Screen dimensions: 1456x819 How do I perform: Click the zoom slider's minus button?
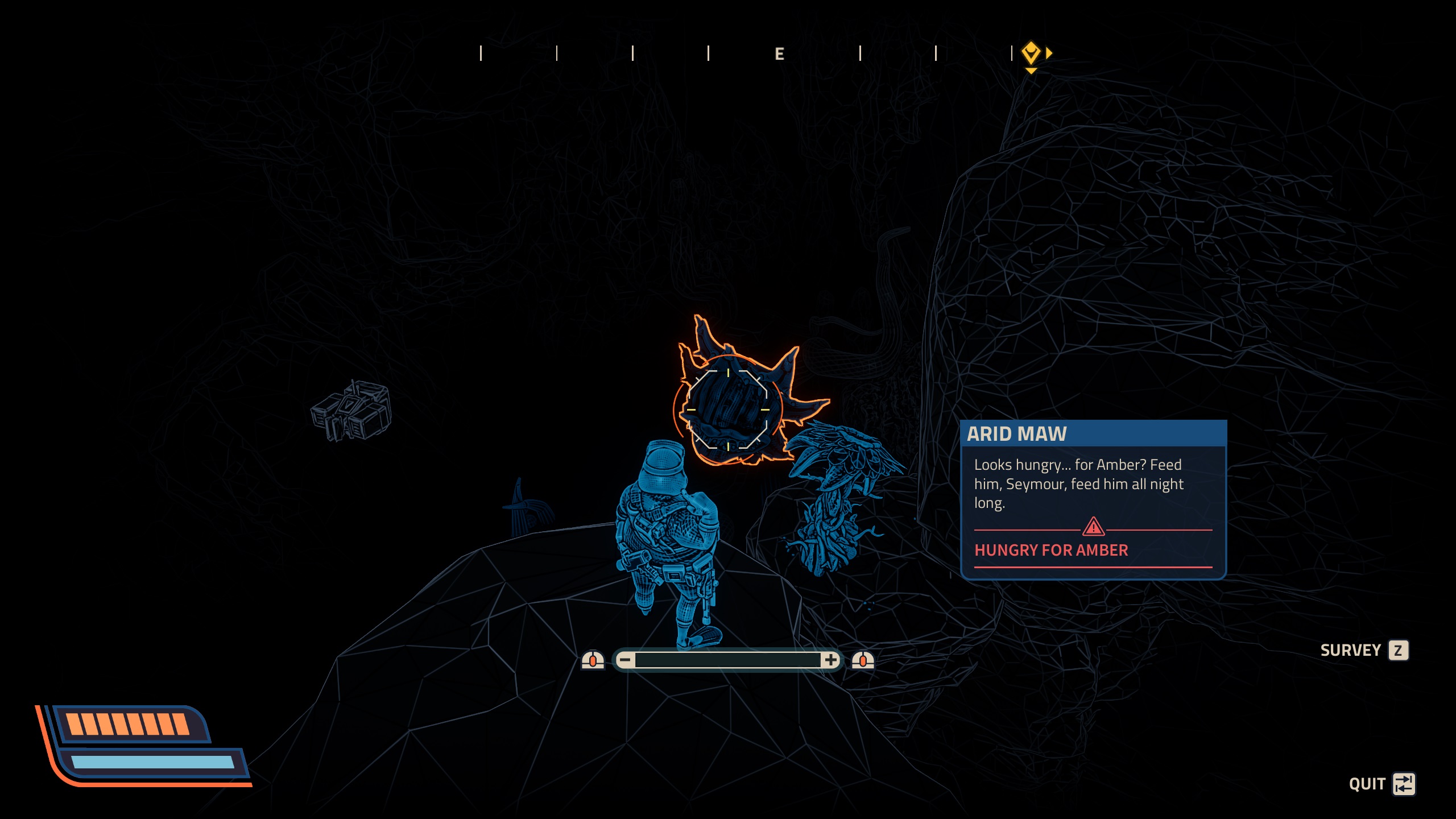click(625, 660)
